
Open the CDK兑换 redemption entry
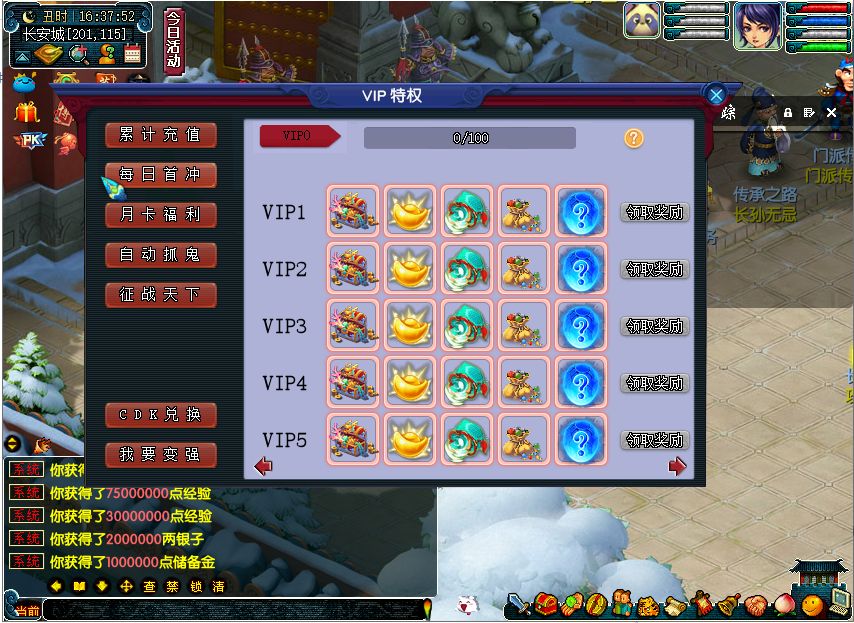(x=160, y=415)
